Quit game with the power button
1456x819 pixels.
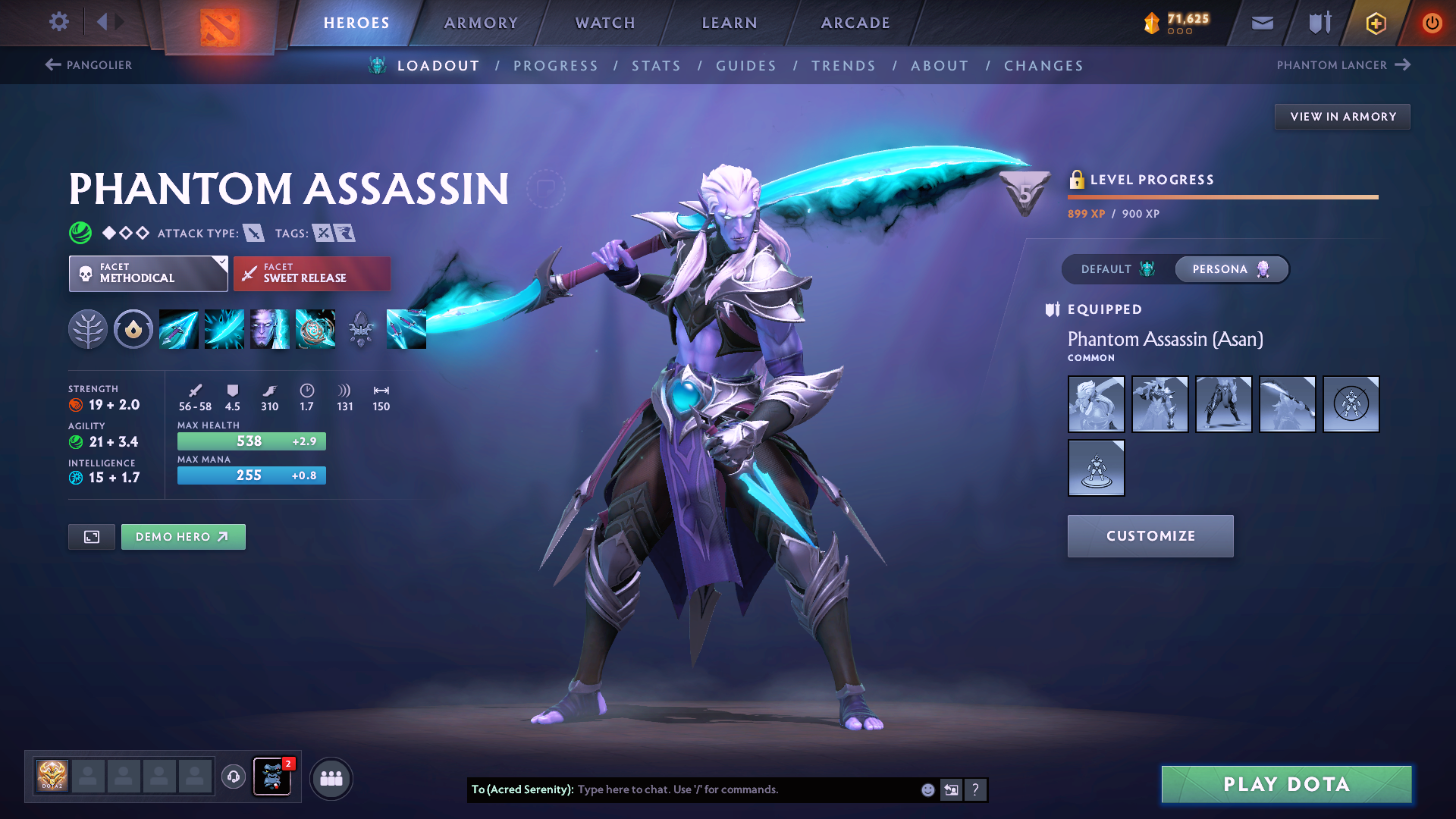pyautogui.click(x=1432, y=23)
